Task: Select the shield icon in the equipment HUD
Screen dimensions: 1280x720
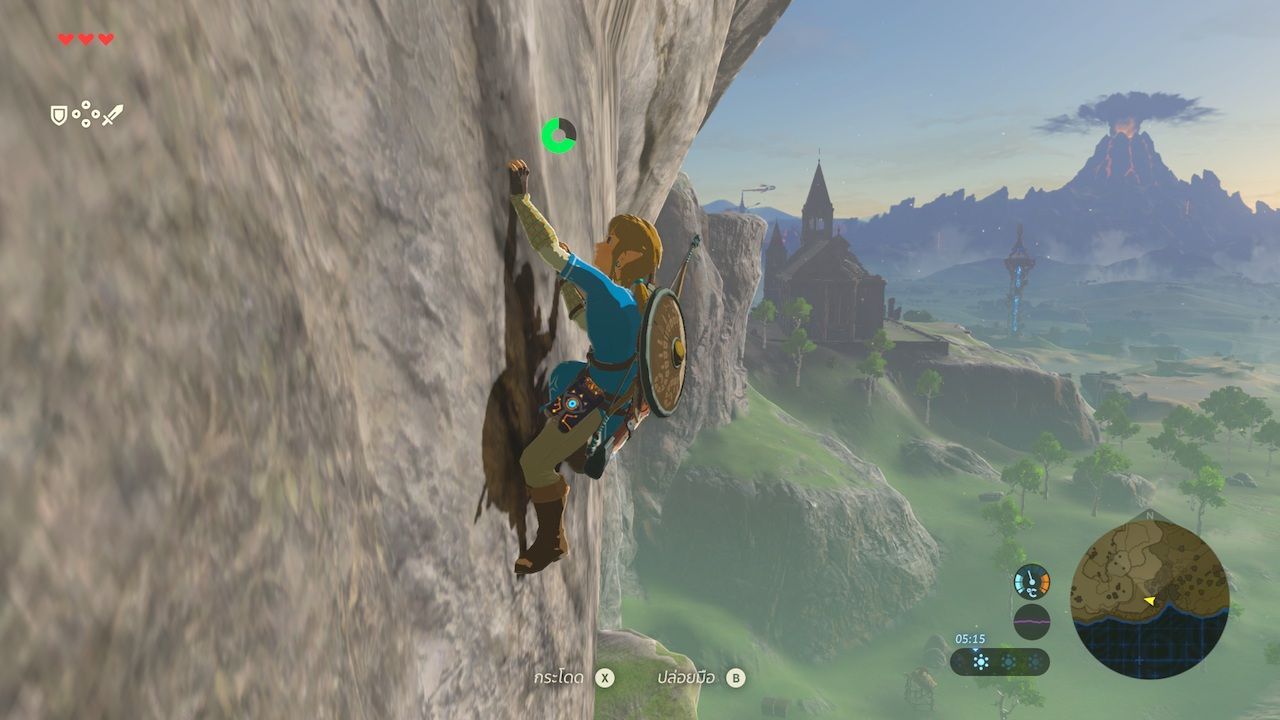Action: tap(58, 115)
